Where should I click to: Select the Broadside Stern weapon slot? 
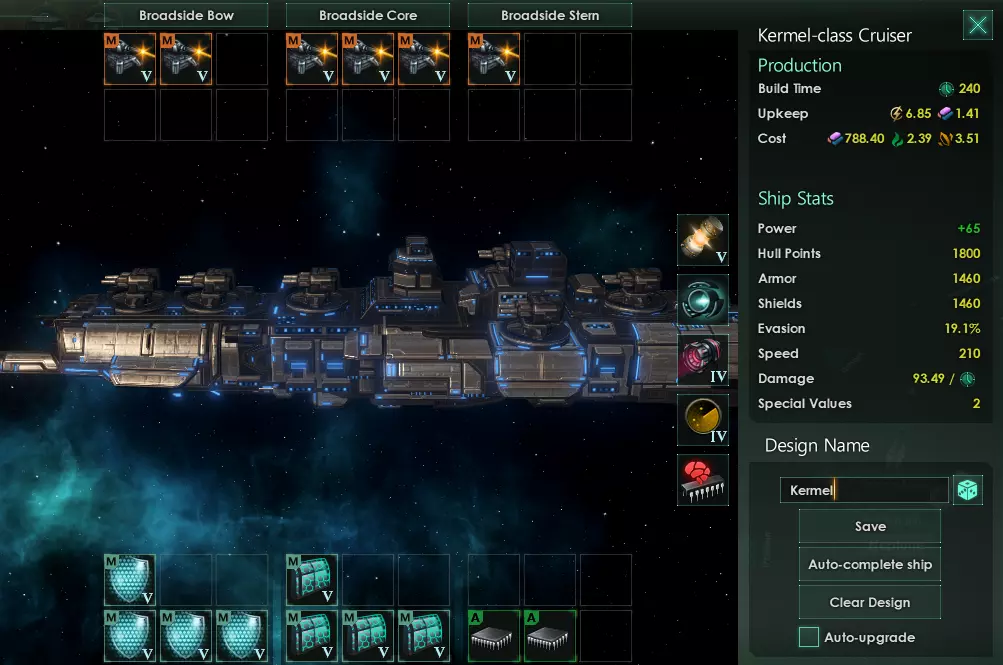tap(494, 59)
